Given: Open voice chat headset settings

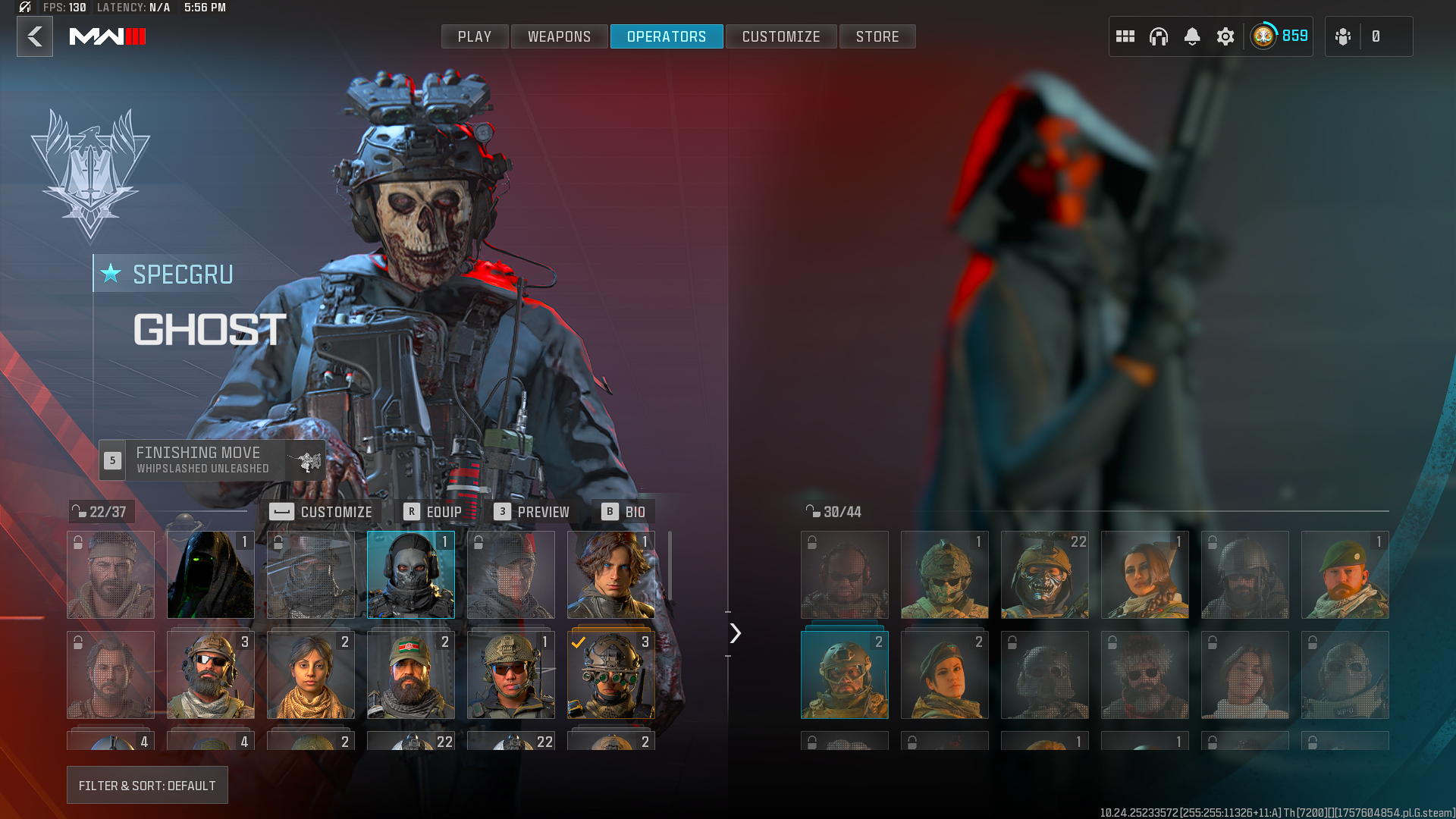Looking at the screenshot, I should (1159, 36).
